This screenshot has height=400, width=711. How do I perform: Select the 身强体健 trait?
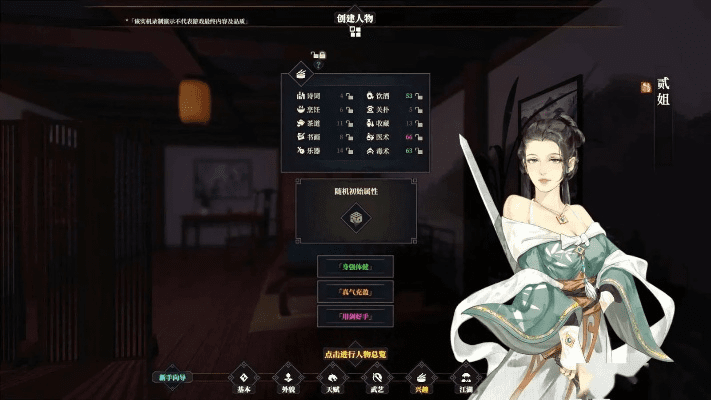355,266
